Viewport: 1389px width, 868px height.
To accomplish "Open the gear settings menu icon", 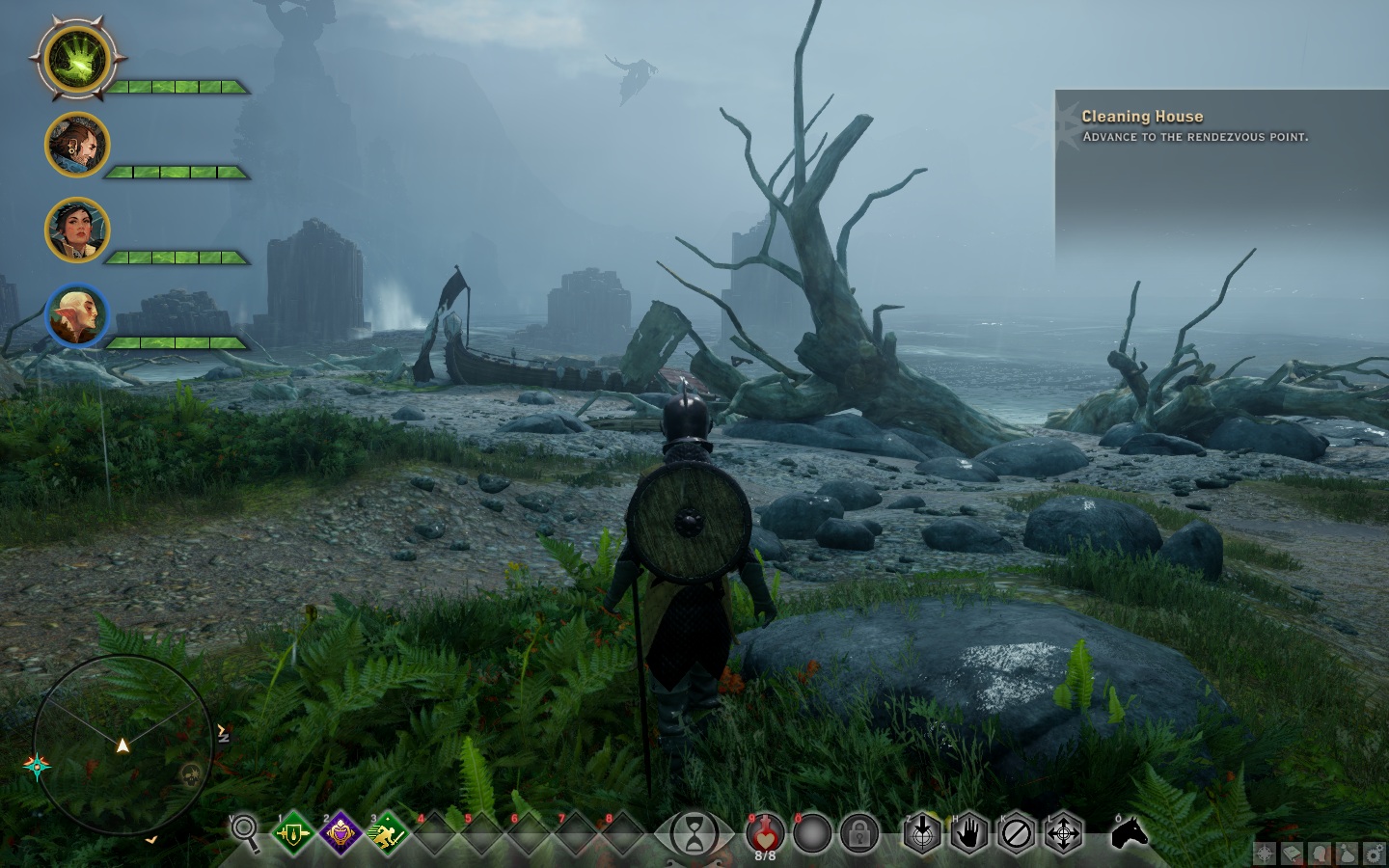I will pos(1374,854).
